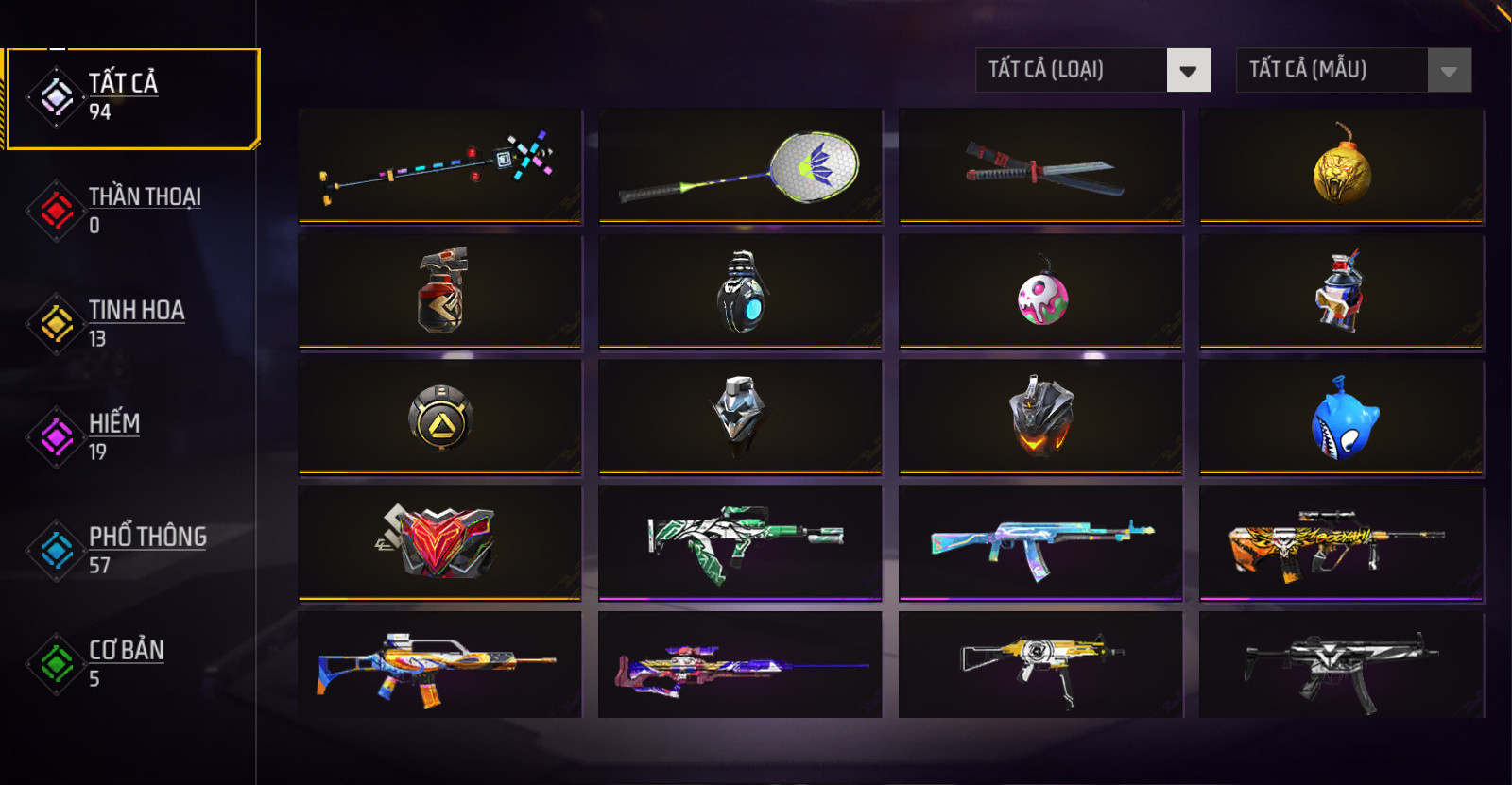Switch to the Phổ Thông tab
This screenshot has height=785, width=1512.
pos(131,550)
